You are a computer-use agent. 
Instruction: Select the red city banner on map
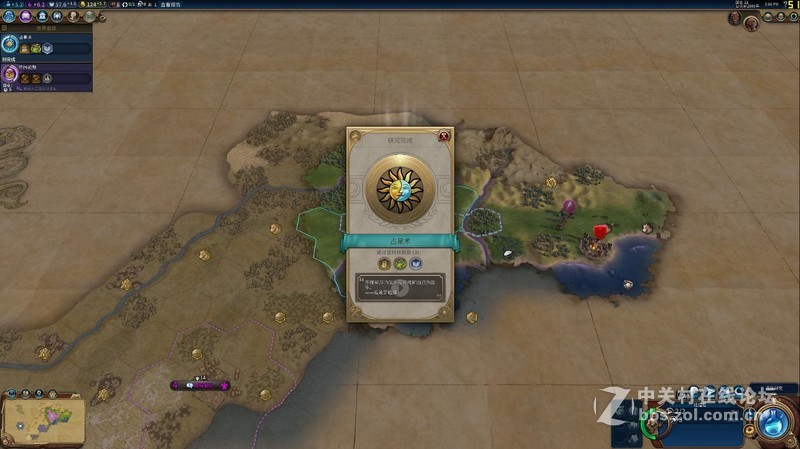tap(602, 231)
